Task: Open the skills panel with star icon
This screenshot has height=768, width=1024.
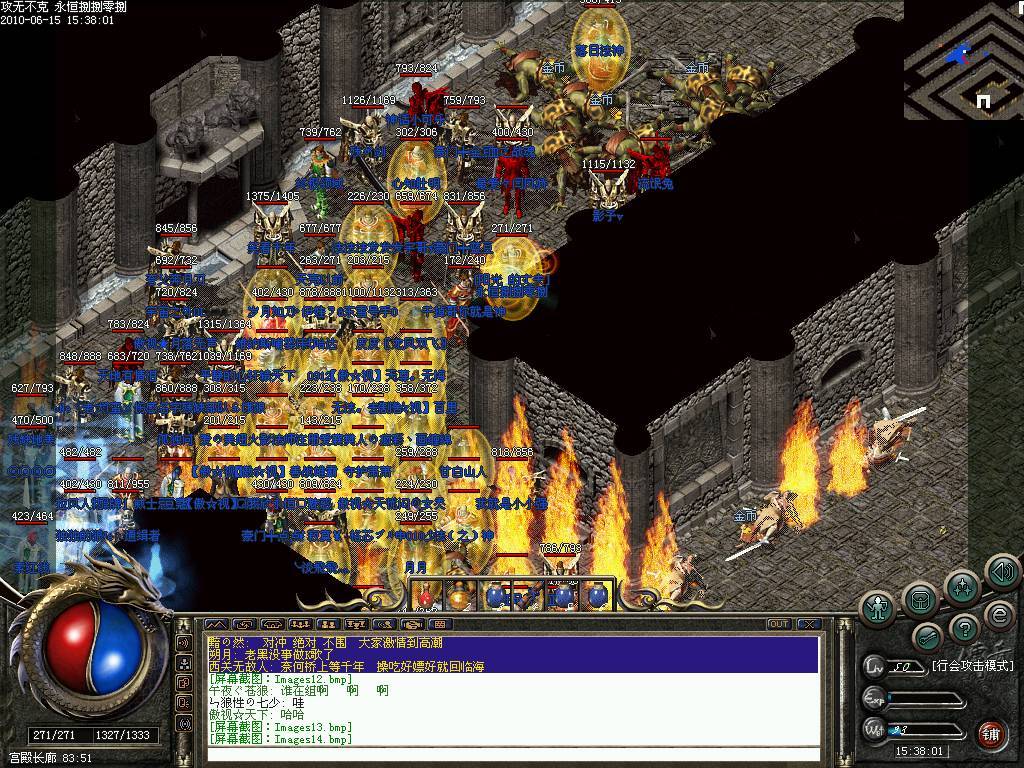Action: point(962,586)
